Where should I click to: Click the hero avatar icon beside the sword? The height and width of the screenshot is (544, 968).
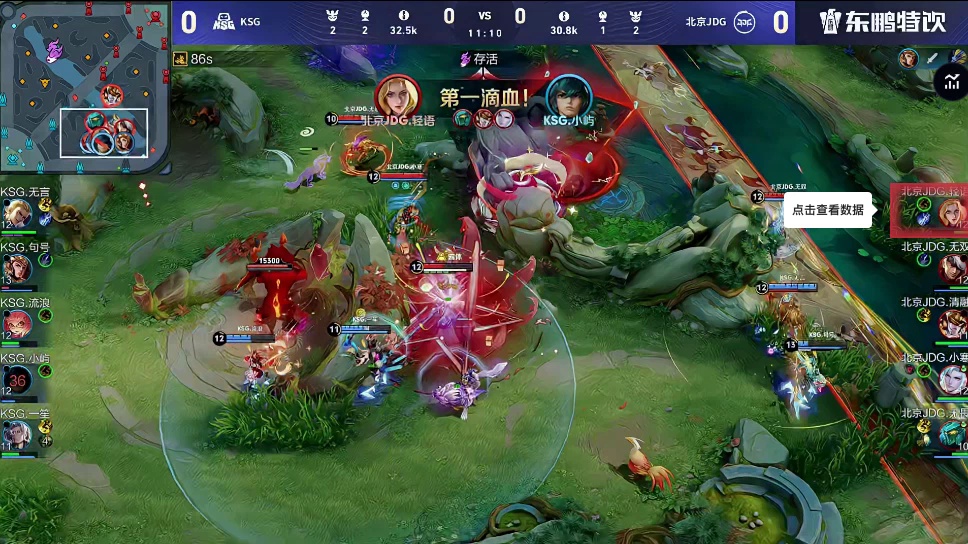coord(908,58)
